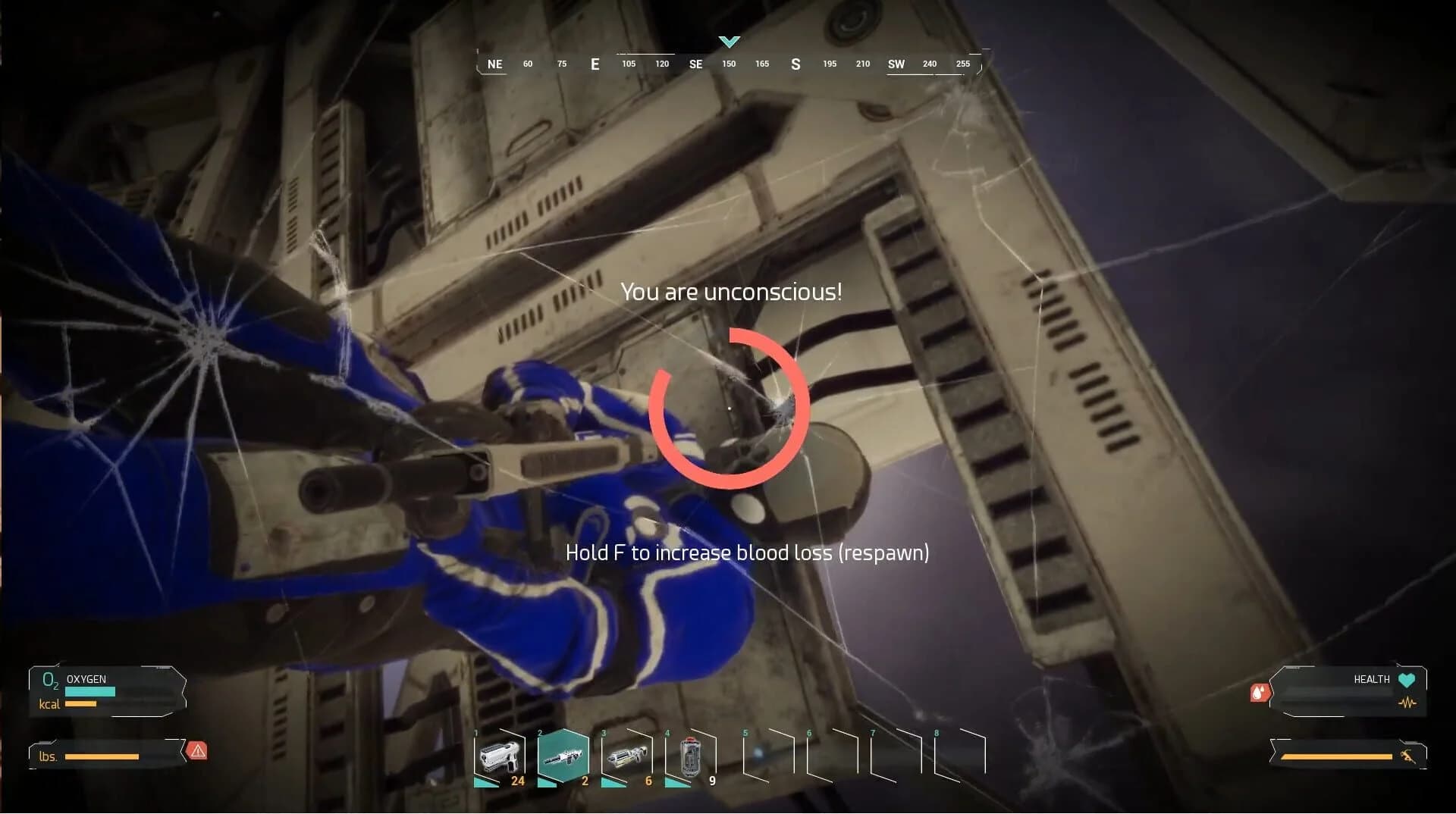Select the HEALTH panel label
The height and width of the screenshot is (814, 1456).
1370,679
